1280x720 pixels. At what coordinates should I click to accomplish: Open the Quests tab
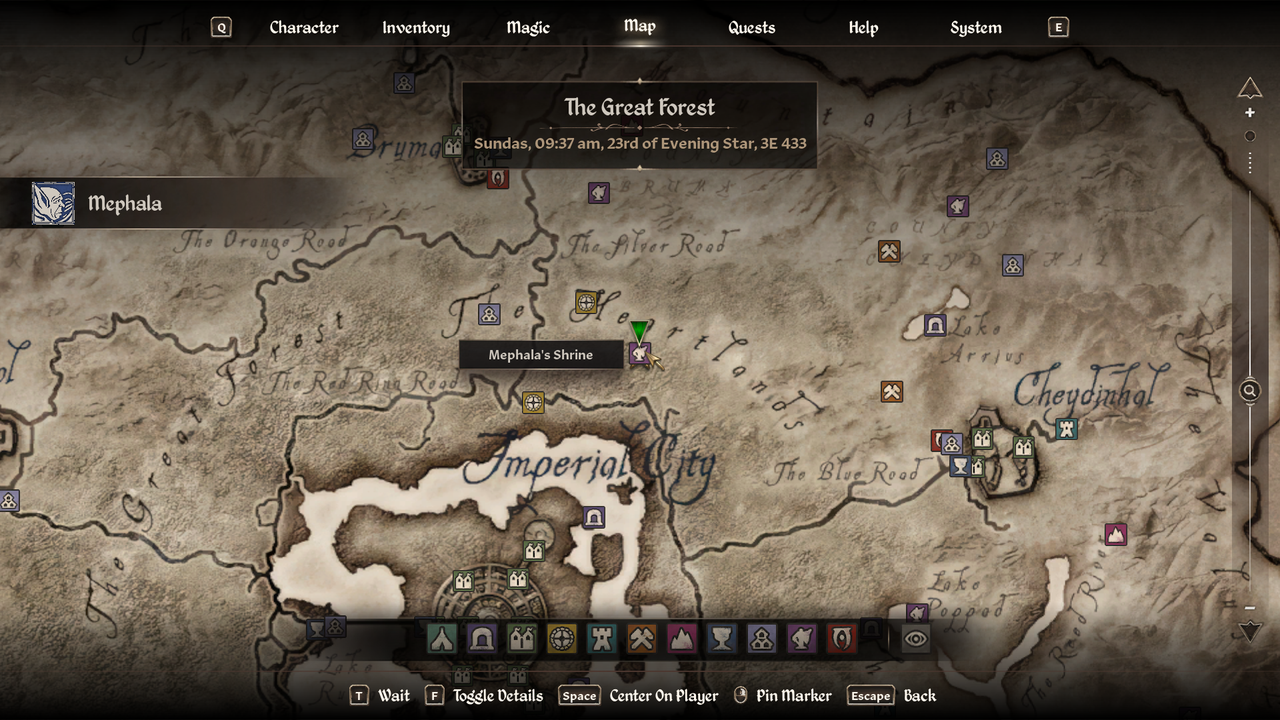(751, 28)
